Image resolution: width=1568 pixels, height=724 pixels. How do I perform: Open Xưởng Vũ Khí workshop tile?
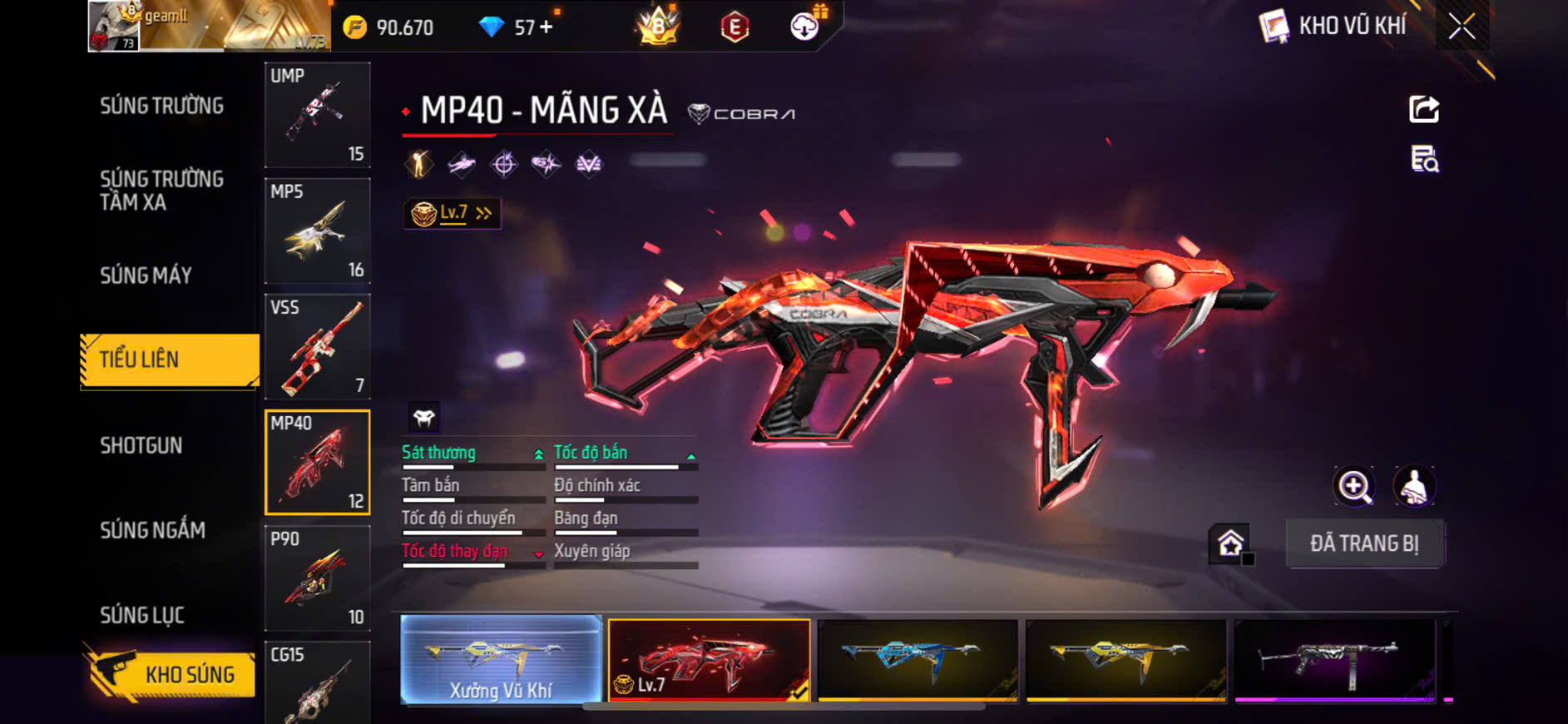click(x=501, y=660)
